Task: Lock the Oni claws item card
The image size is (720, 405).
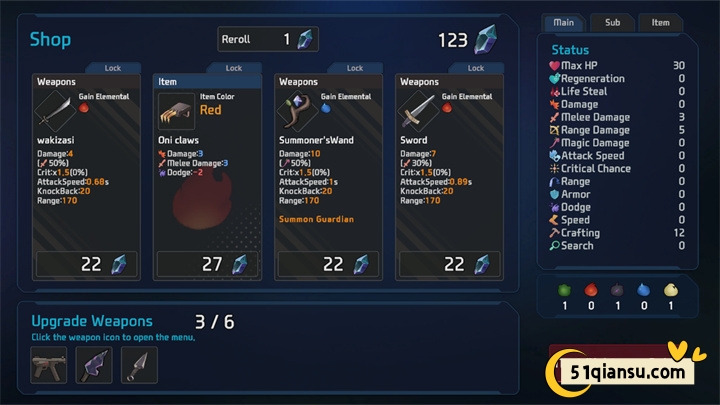Action: pyautogui.click(x=233, y=68)
